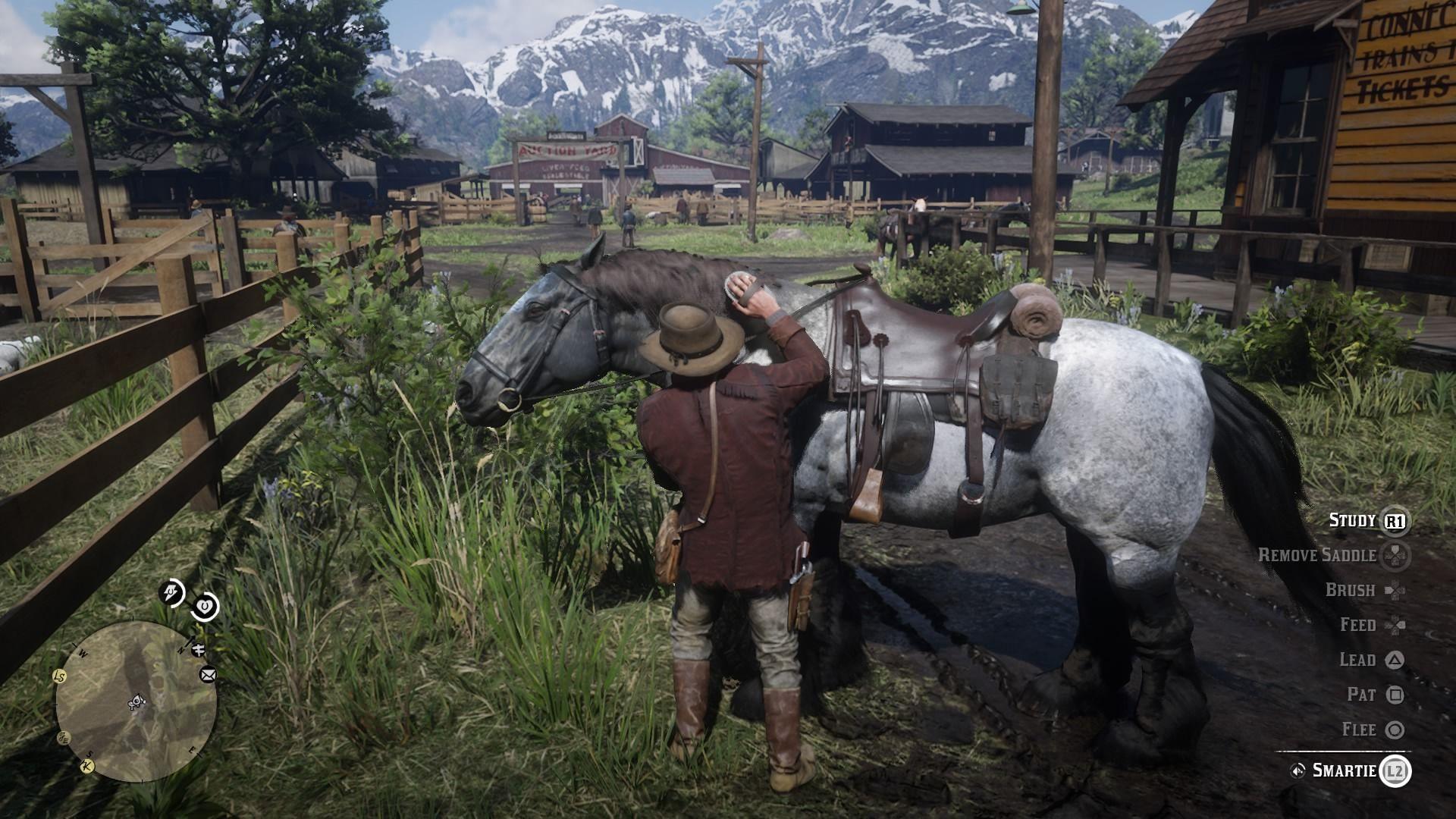The height and width of the screenshot is (819, 1456).
Task: Select the train station icon on minimap
Action: 198,651
